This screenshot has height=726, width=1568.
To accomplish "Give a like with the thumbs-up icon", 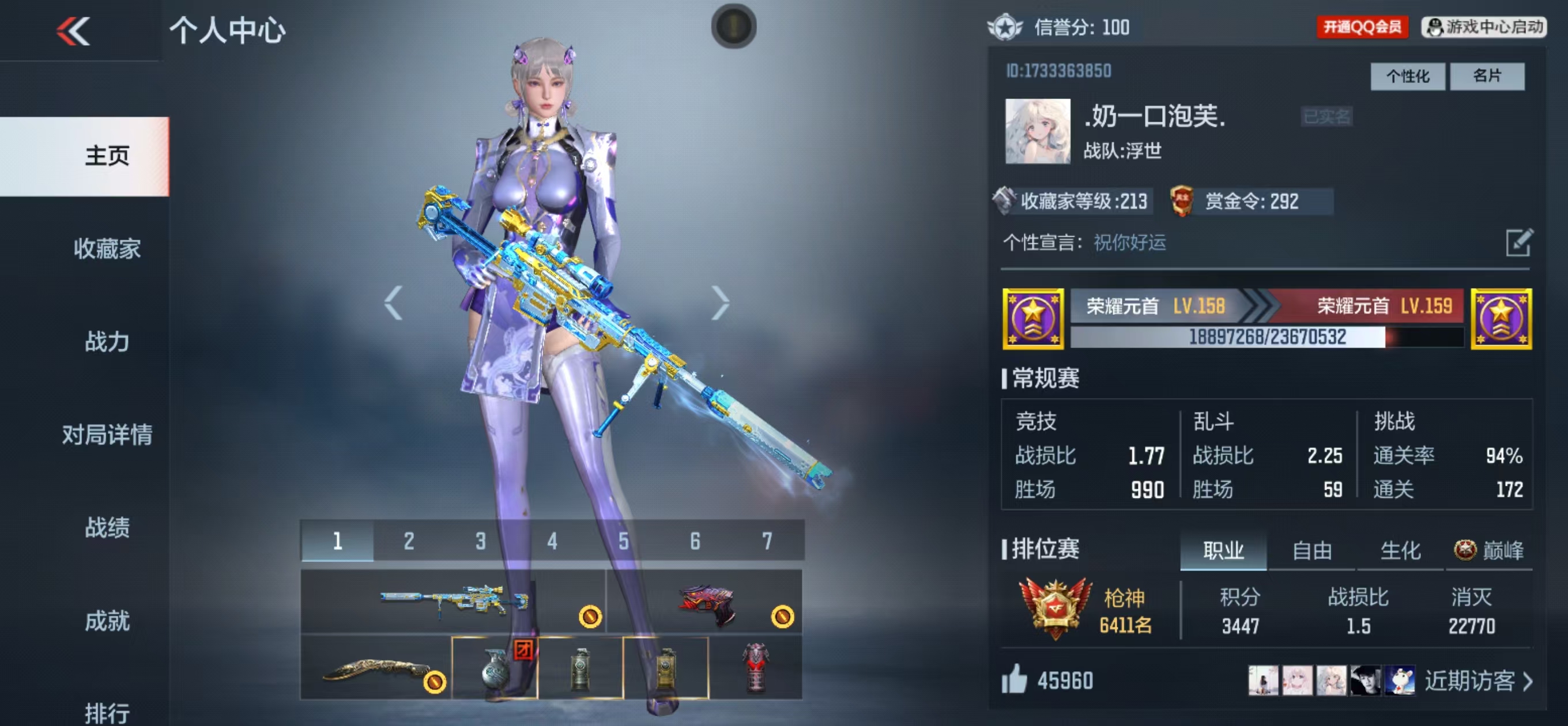I will pyautogui.click(x=1014, y=679).
